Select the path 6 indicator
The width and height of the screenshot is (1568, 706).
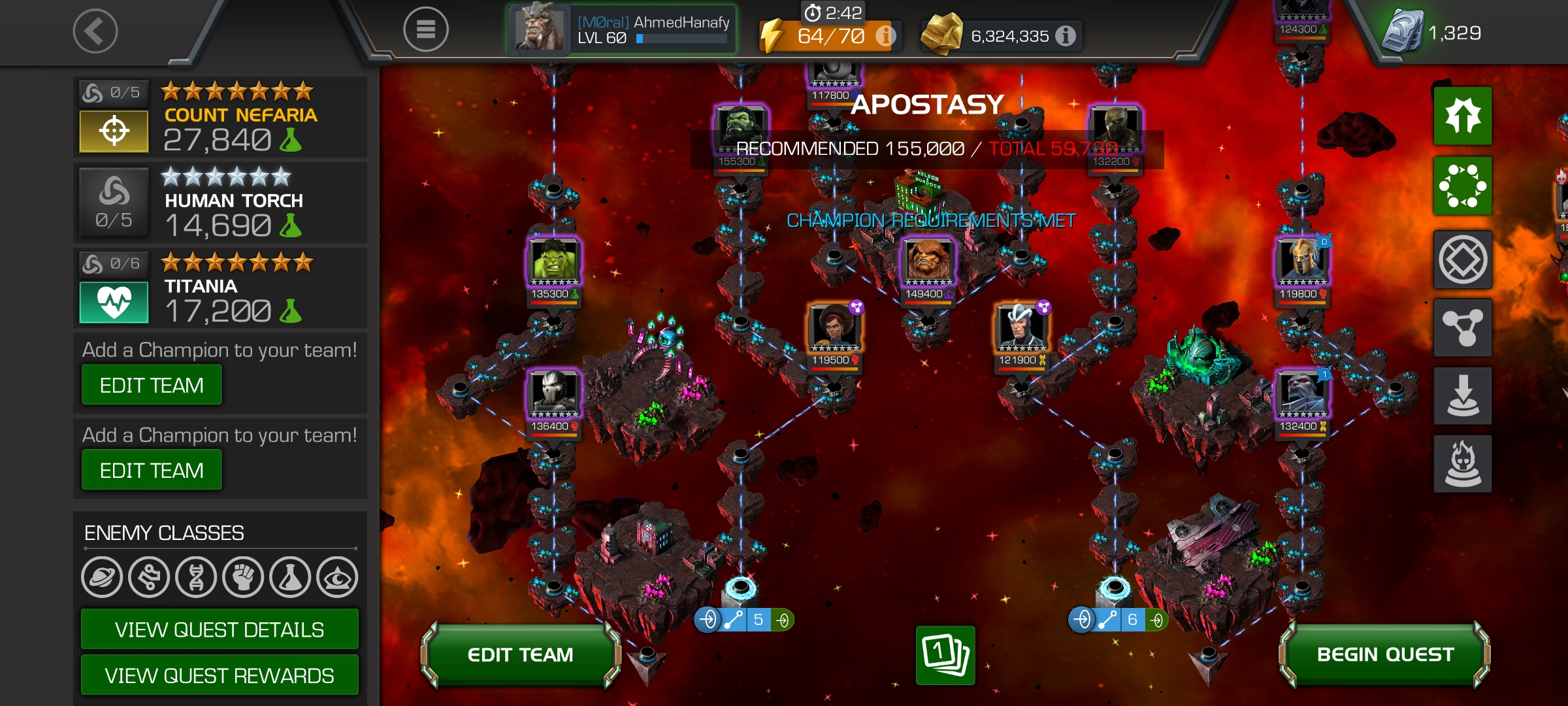pos(1118,619)
